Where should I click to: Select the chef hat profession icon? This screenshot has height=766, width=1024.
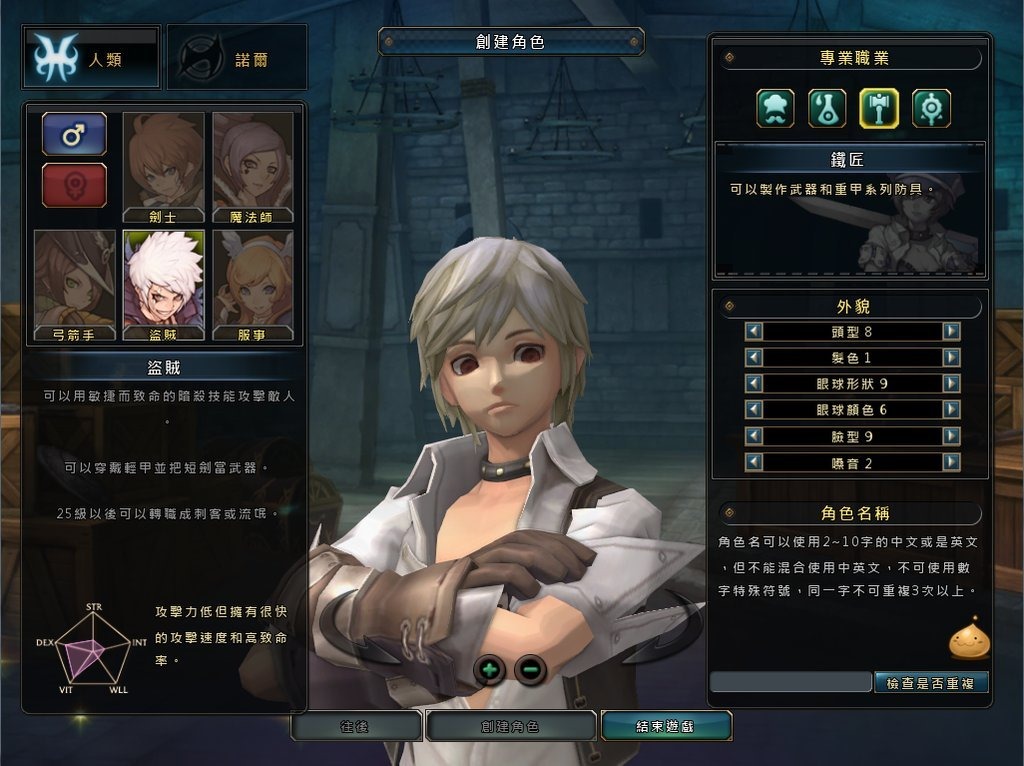(x=775, y=108)
